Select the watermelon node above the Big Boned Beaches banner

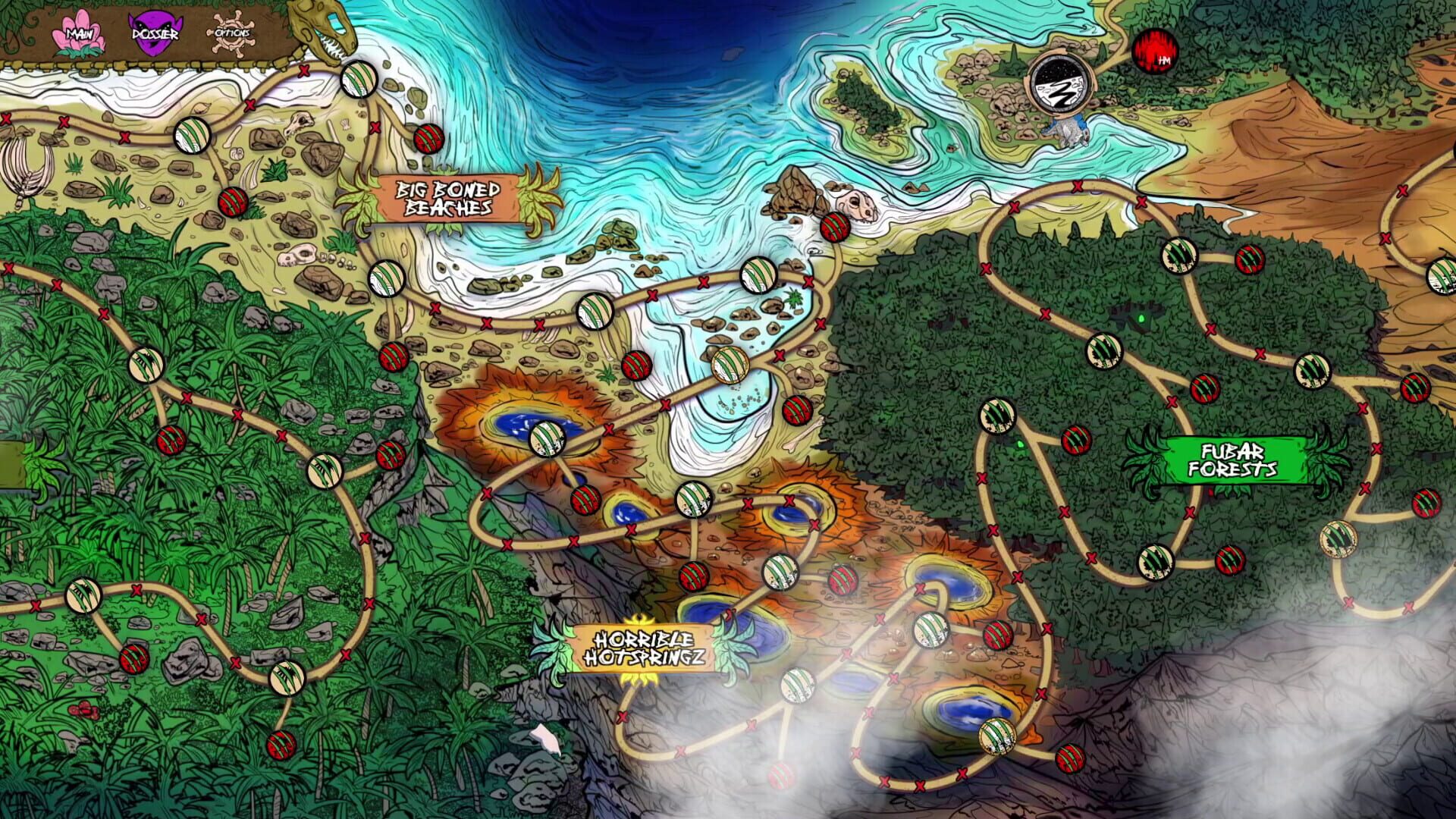click(x=428, y=138)
